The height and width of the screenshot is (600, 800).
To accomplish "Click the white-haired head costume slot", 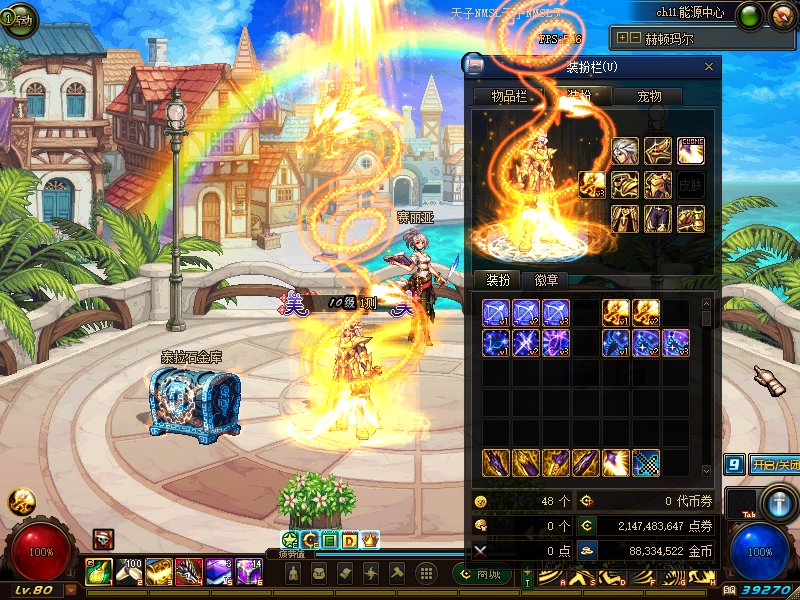I will [x=625, y=151].
